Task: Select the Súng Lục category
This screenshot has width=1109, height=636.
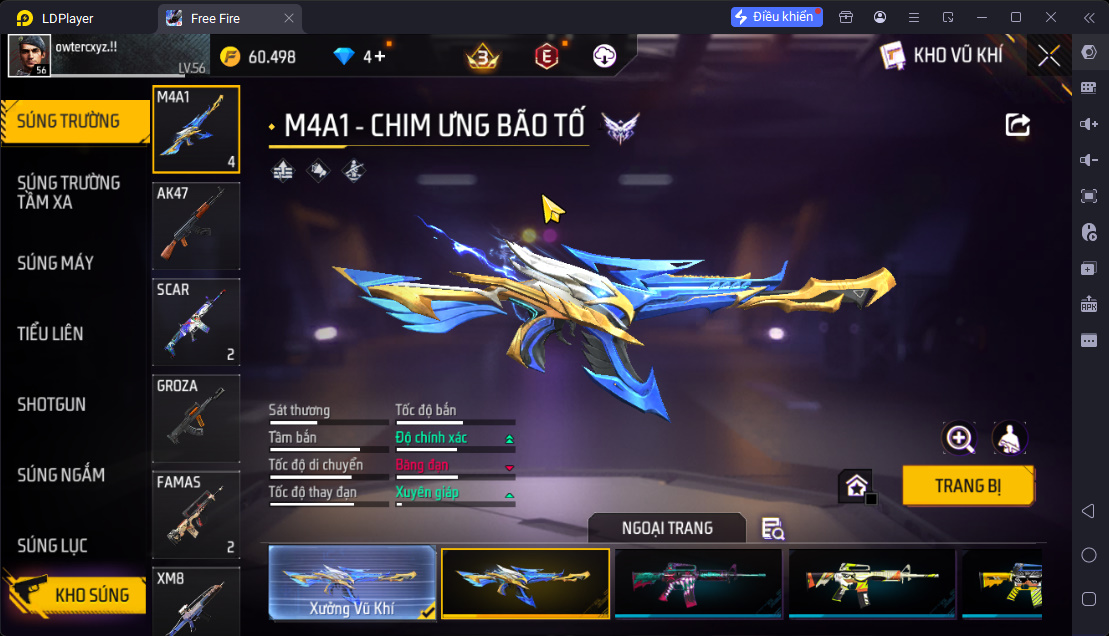Action: click(52, 546)
